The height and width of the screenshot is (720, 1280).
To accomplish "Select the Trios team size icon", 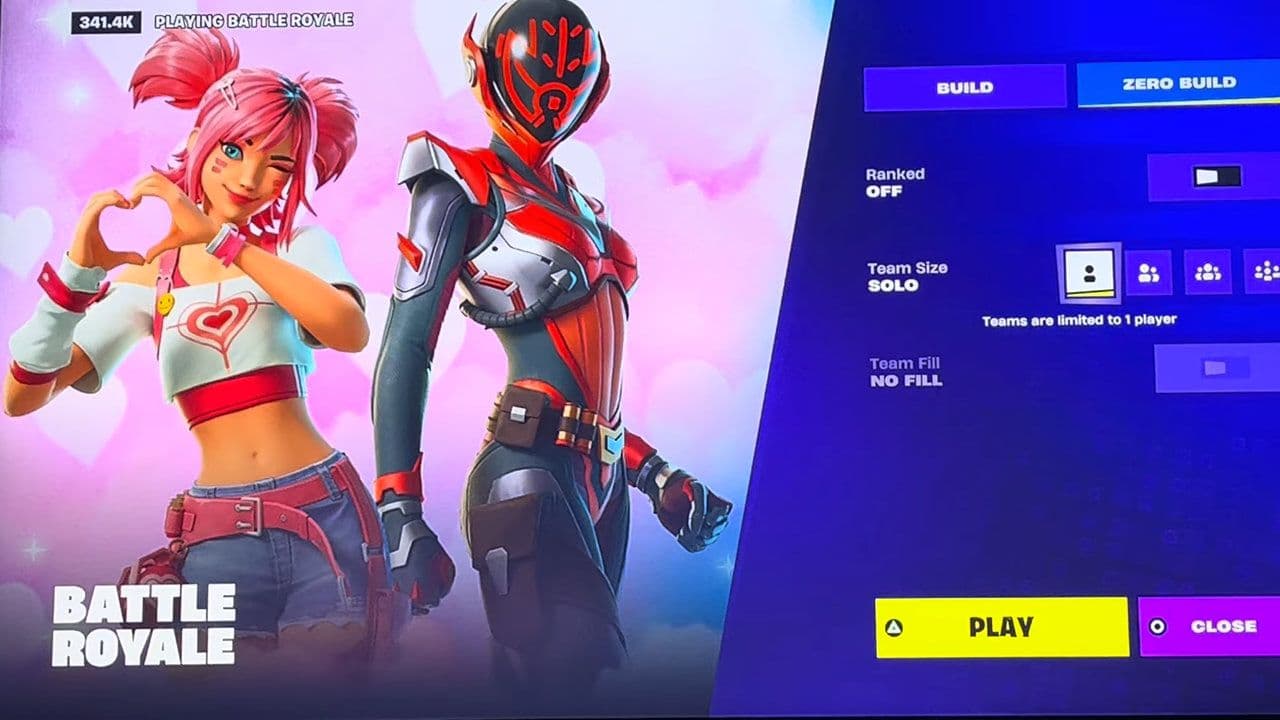I will [1210, 270].
